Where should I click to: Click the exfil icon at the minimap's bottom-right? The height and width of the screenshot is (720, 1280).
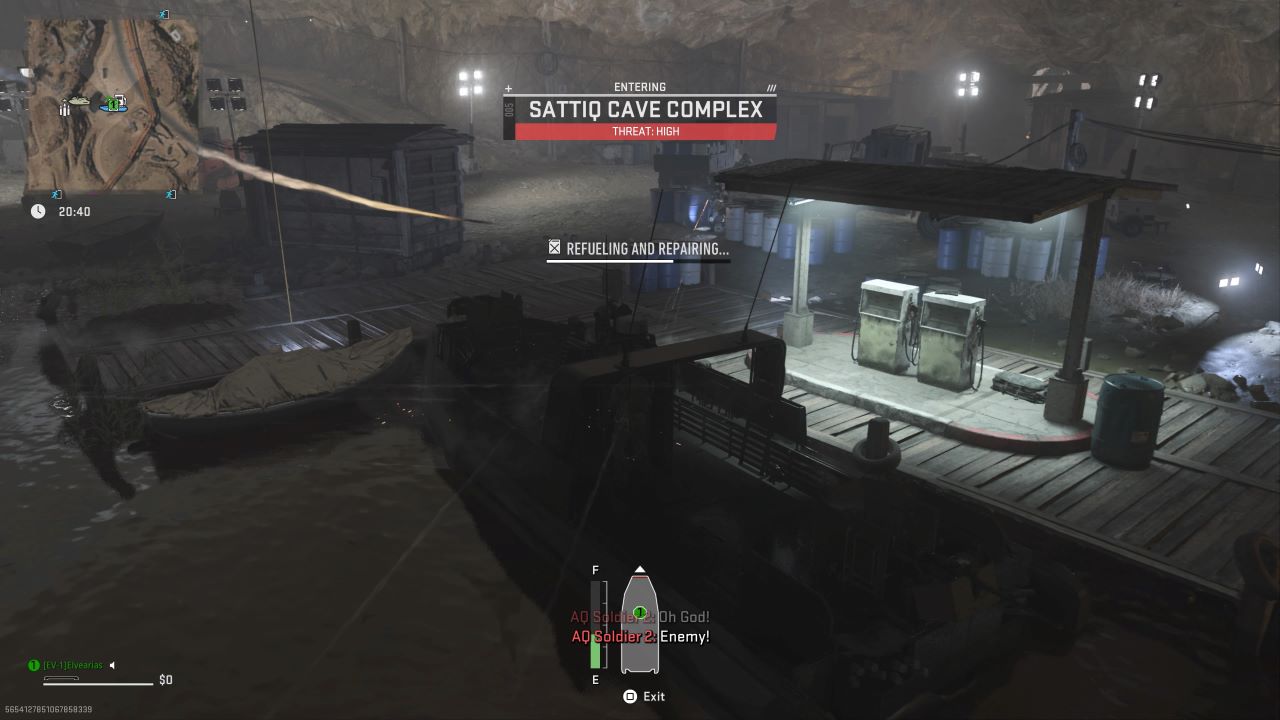pos(169,193)
